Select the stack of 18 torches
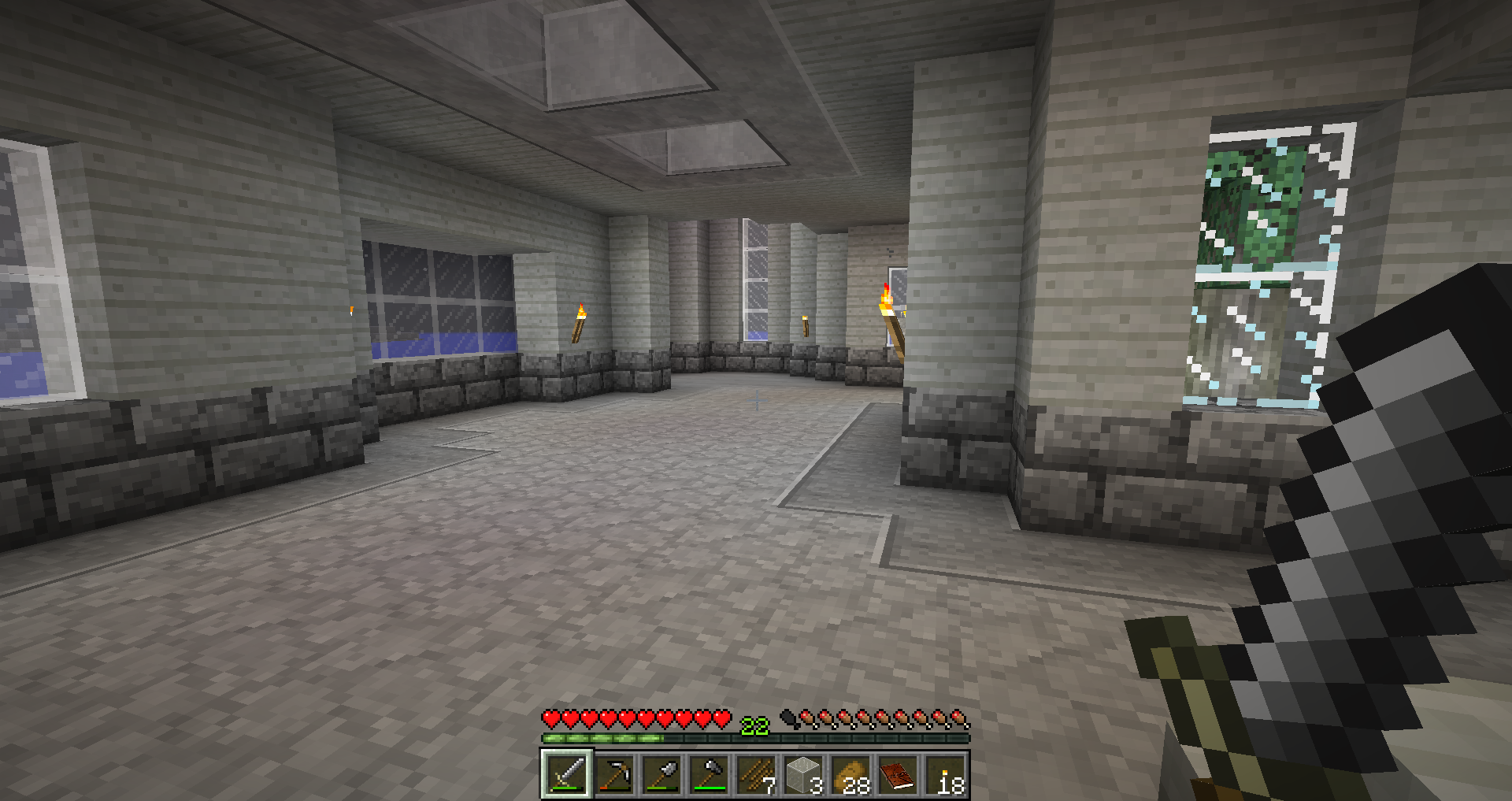The width and height of the screenshot is (1512, 801). [944, 774]
